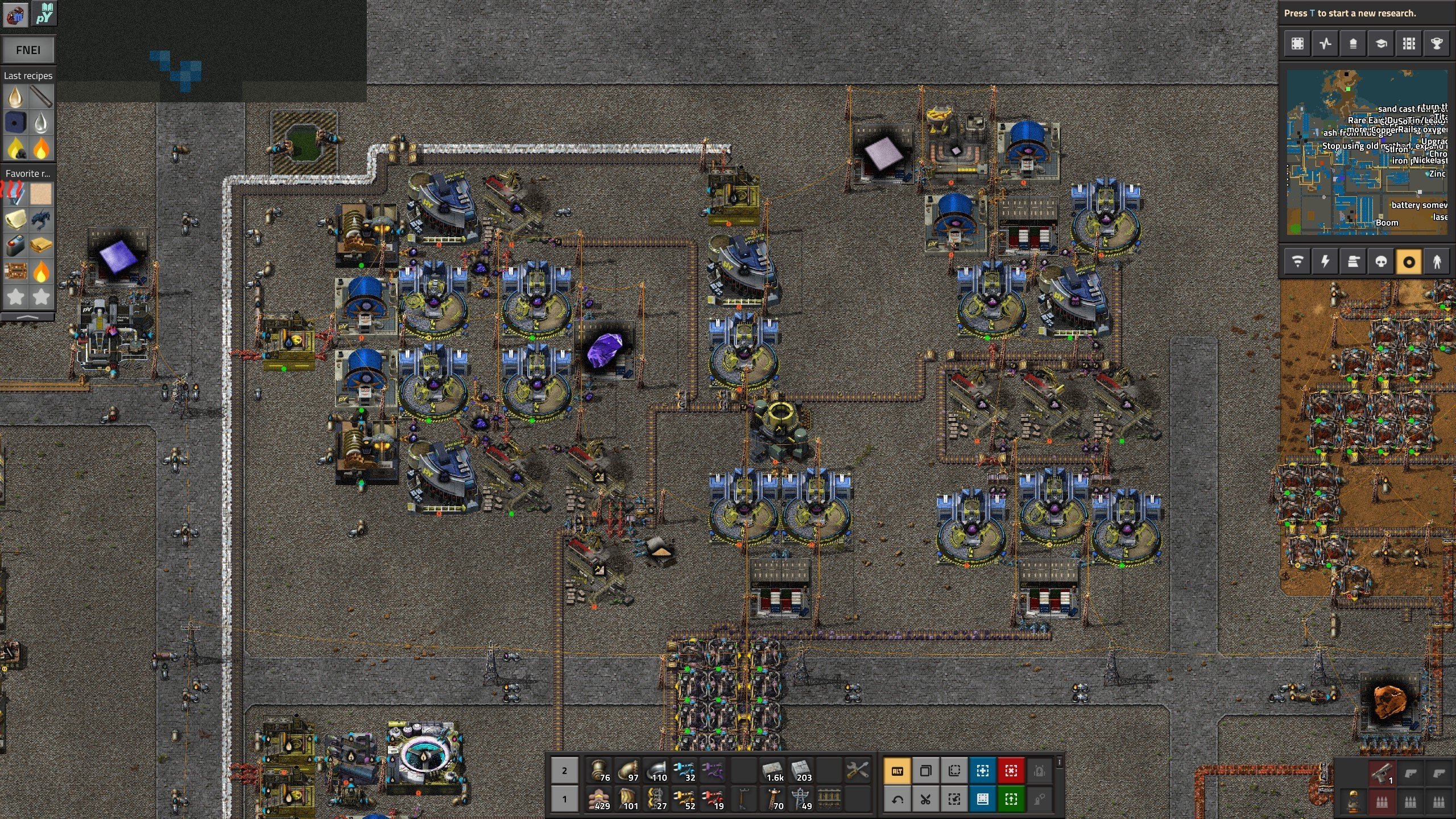Open the FNEI recipe explorer

click(28, 50)
